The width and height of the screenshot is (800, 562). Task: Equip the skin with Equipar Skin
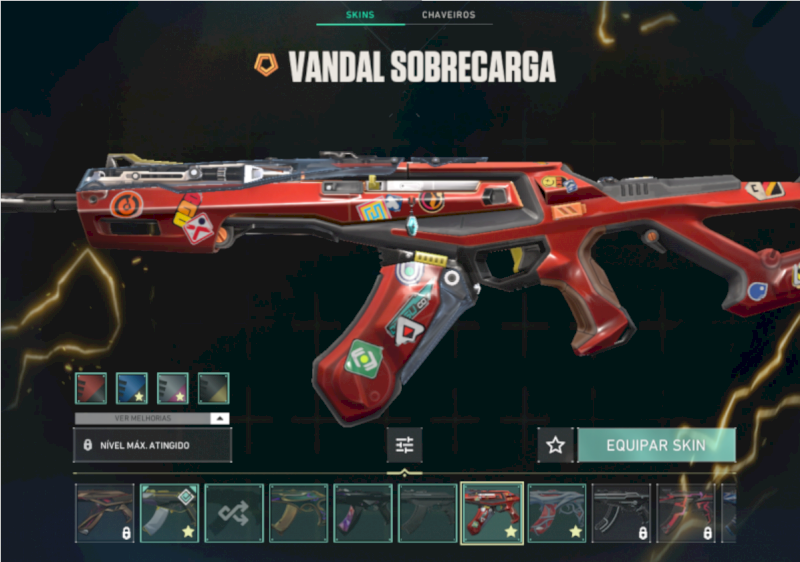[x=656, y=445]
